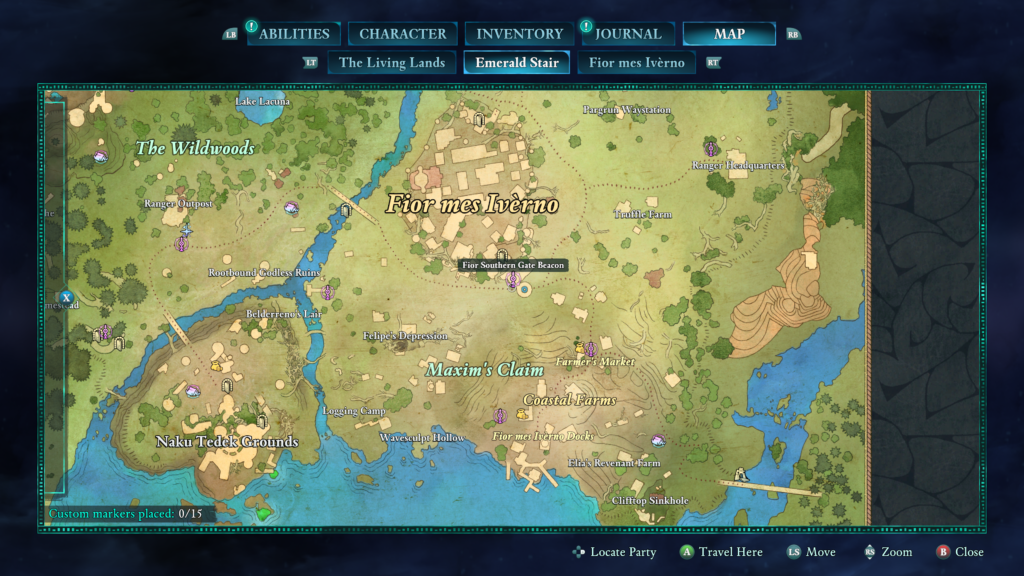This screenshot has width=1024, height=576.
Task: Select the Emerald Stair region tab
Action: [517, 63]
